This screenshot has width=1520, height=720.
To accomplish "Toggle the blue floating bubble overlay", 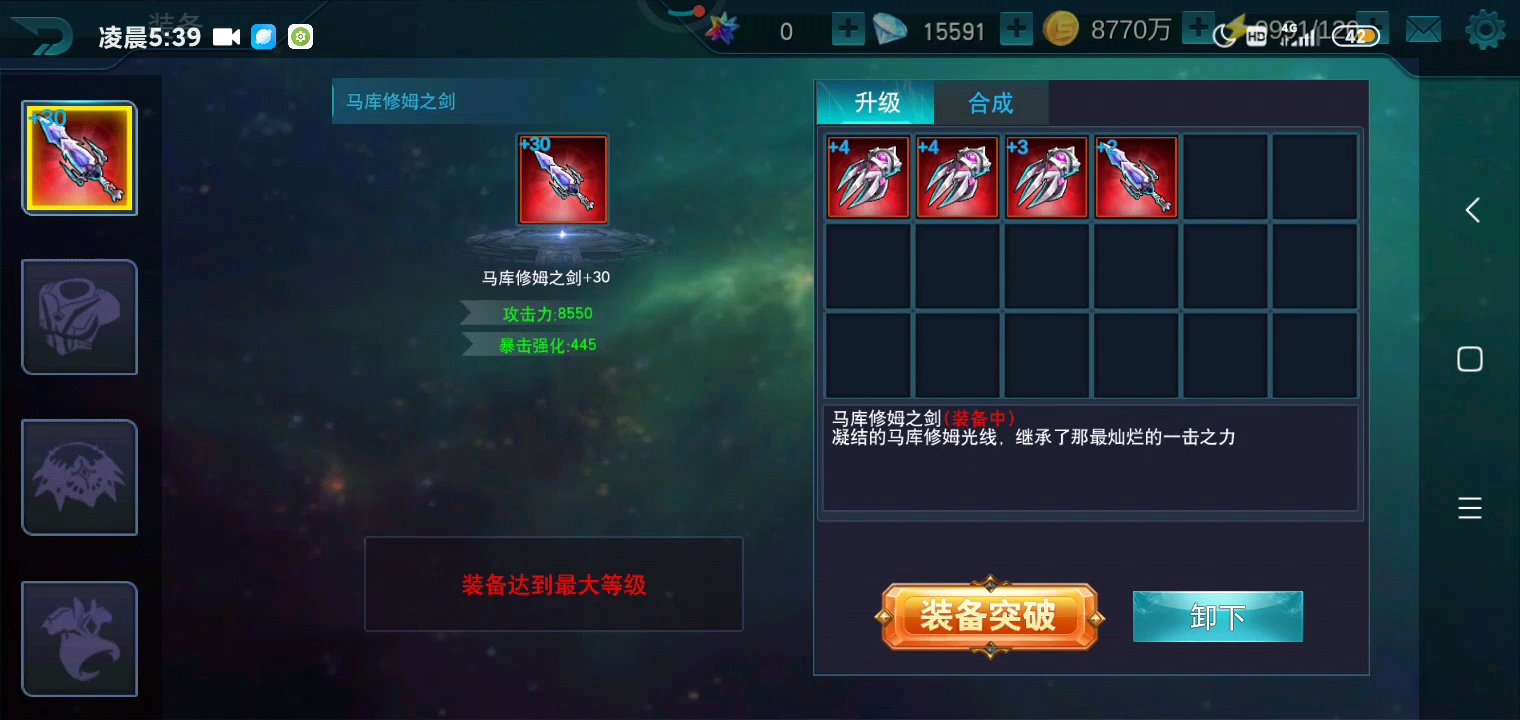I will [x=264, y=36].
